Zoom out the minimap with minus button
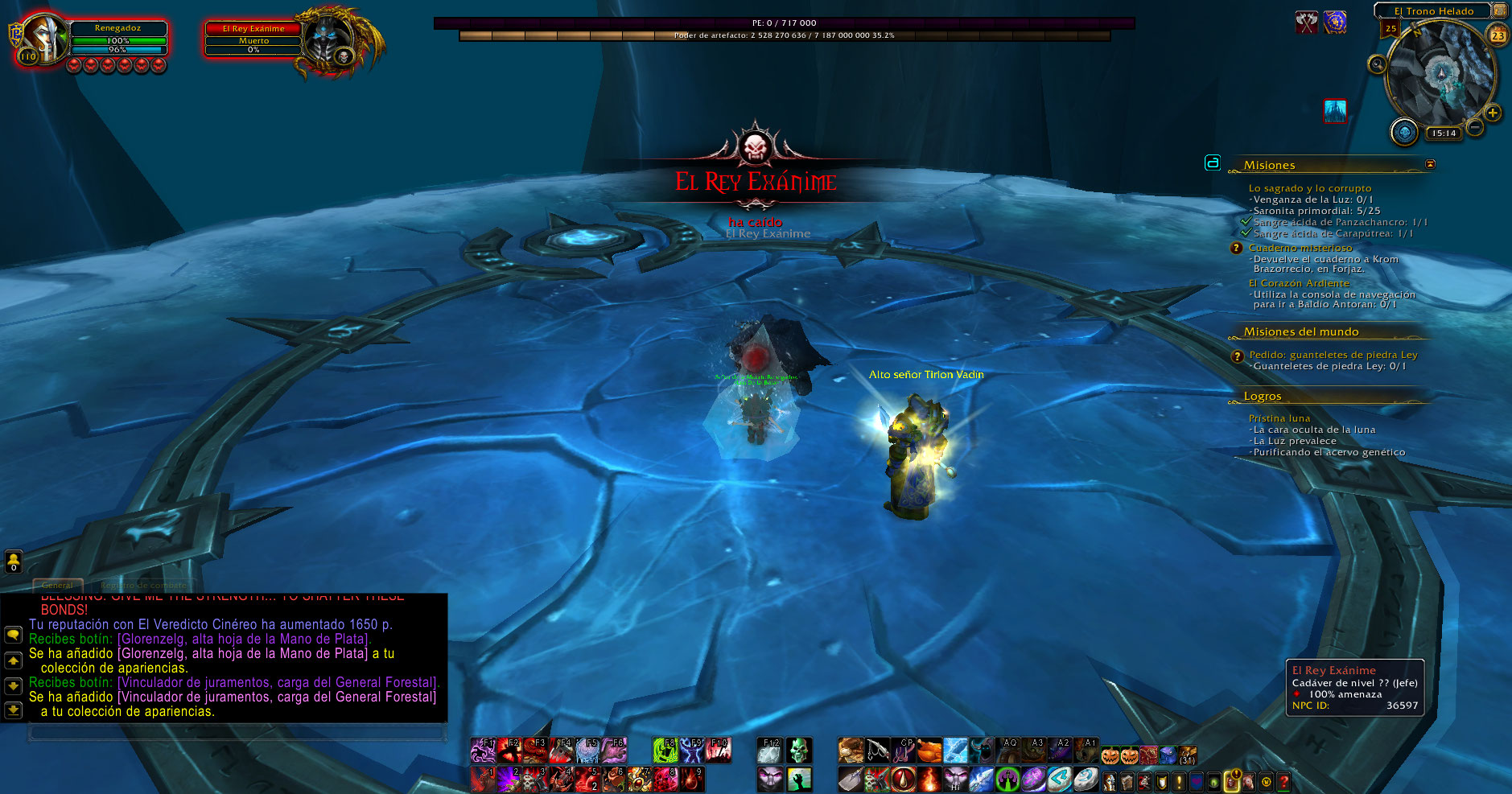This screenshot has height=794, width=1512. 1475,127
